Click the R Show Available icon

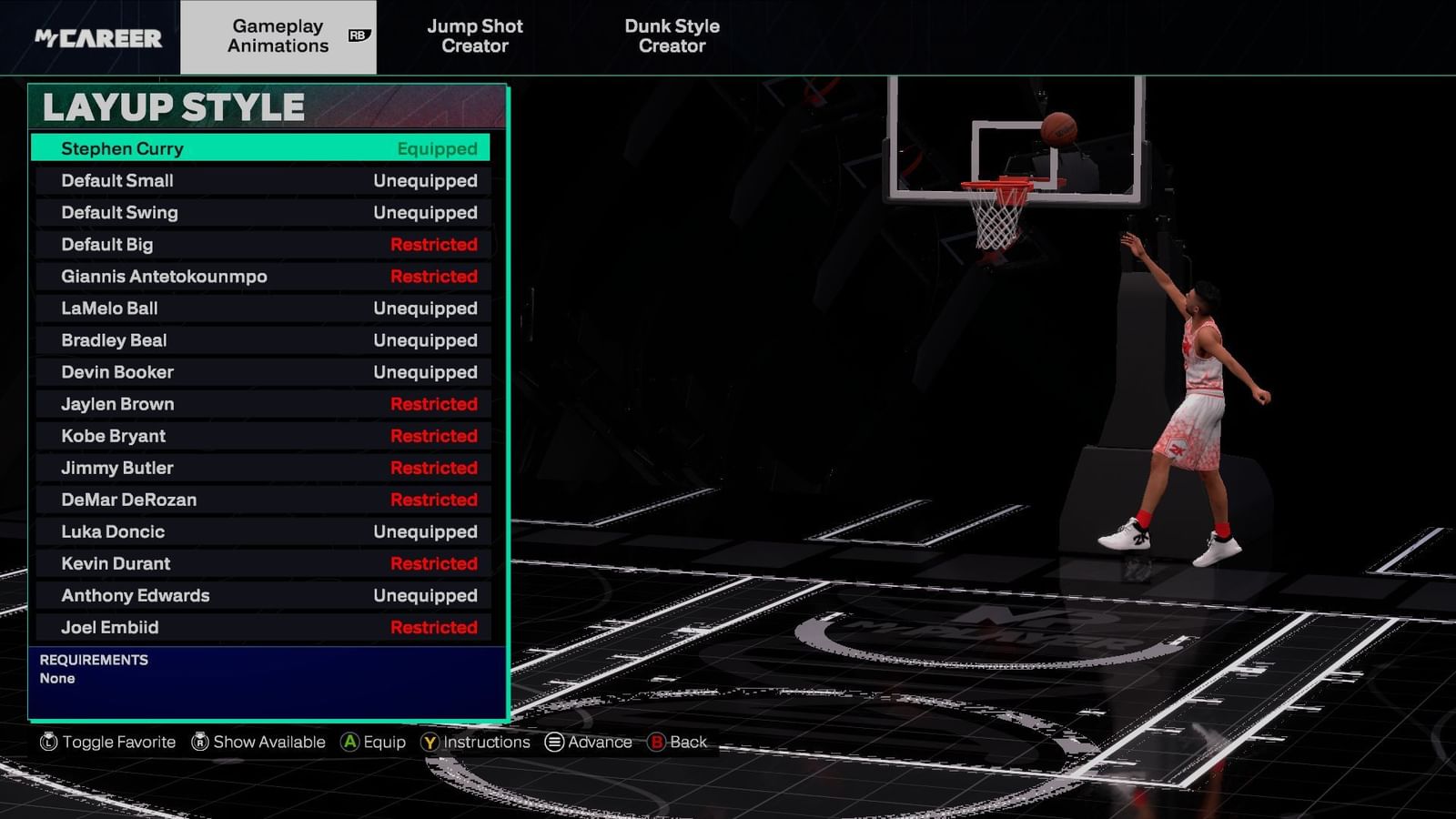point(197,742)
